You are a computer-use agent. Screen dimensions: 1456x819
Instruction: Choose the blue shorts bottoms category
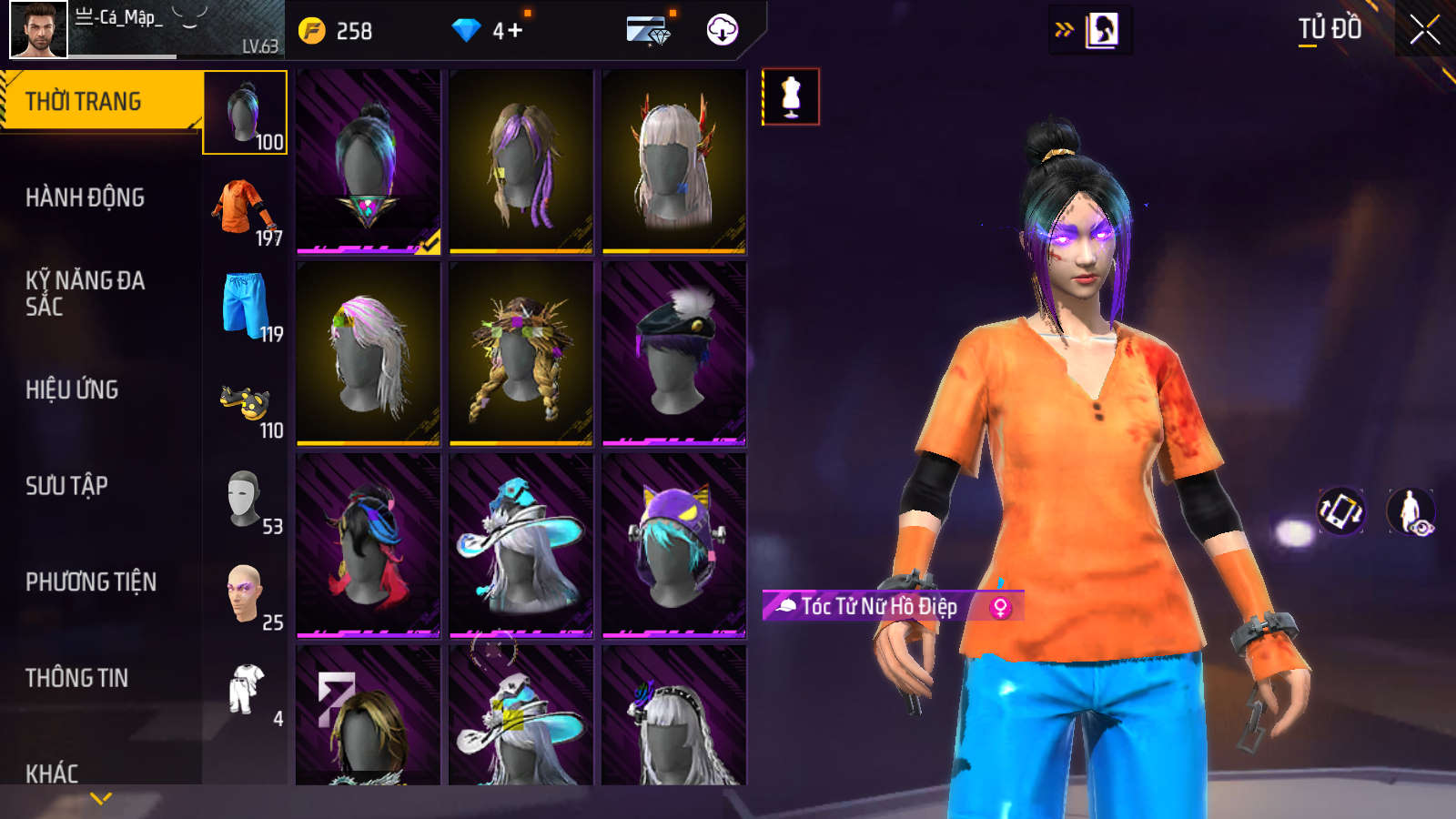point(245,306)
